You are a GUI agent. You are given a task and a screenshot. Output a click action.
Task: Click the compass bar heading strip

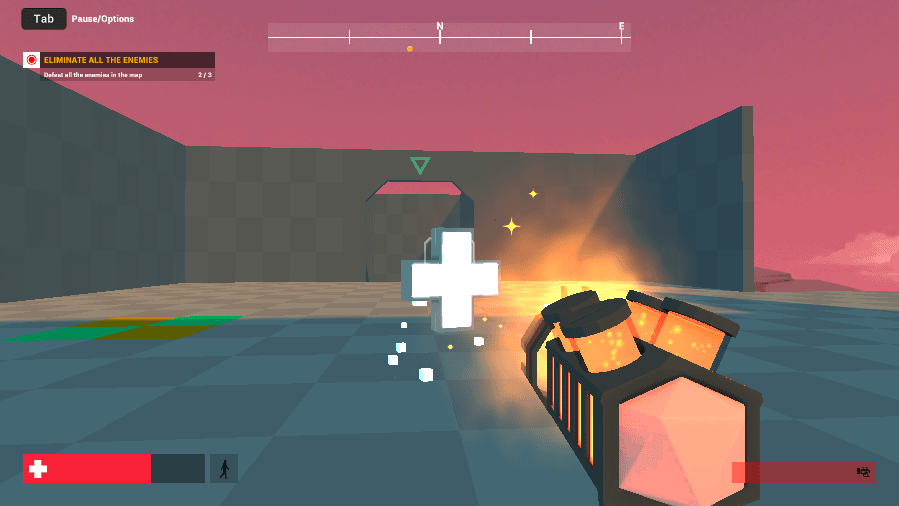449,37
